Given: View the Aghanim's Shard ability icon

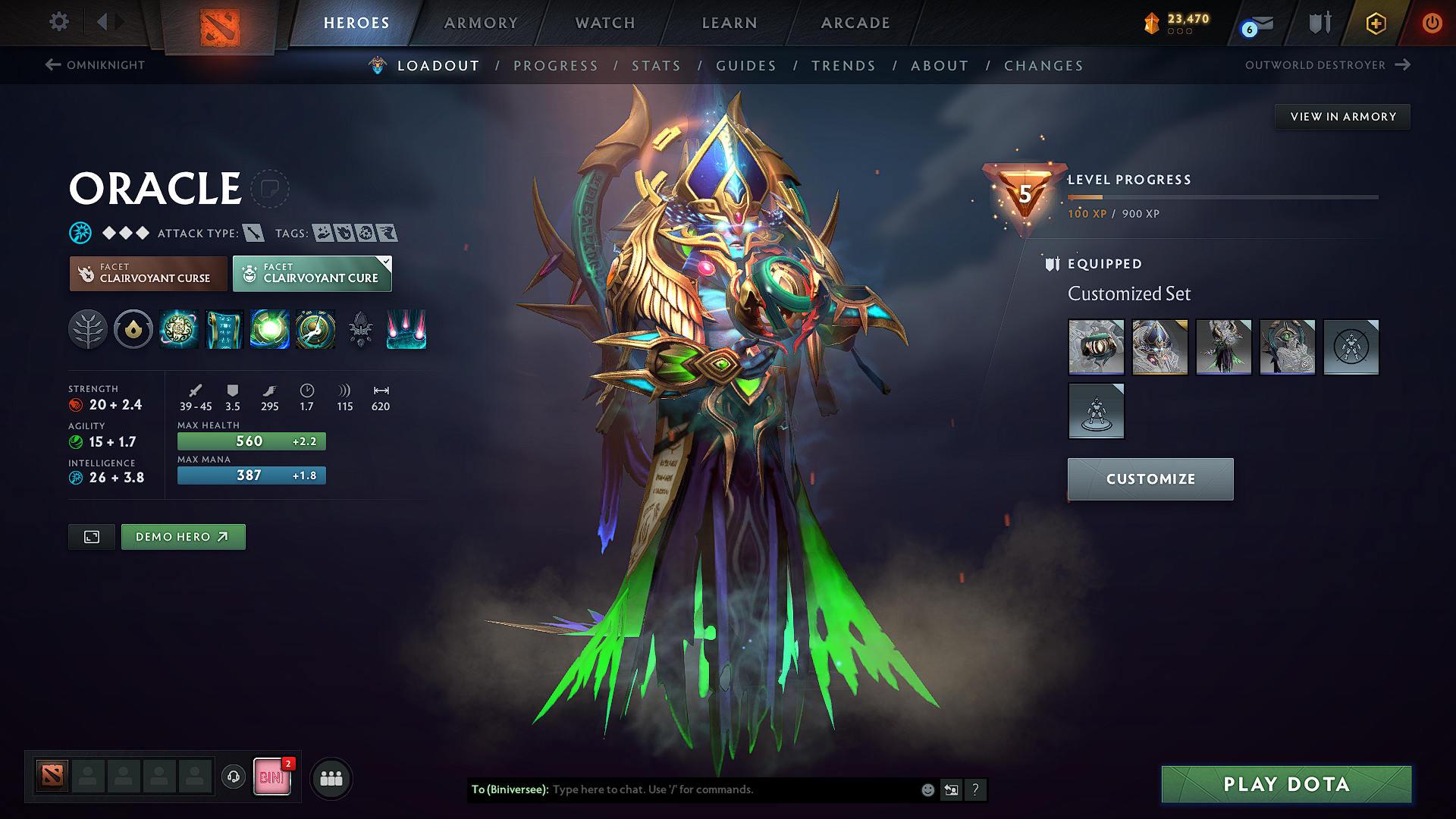Looking at the screenshot, I should 406,330.
